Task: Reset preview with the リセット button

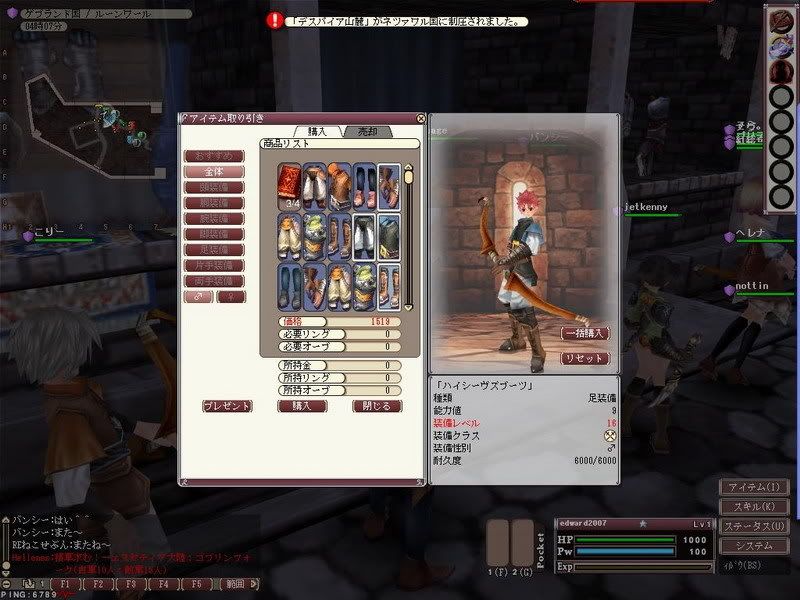Action: 585,358
